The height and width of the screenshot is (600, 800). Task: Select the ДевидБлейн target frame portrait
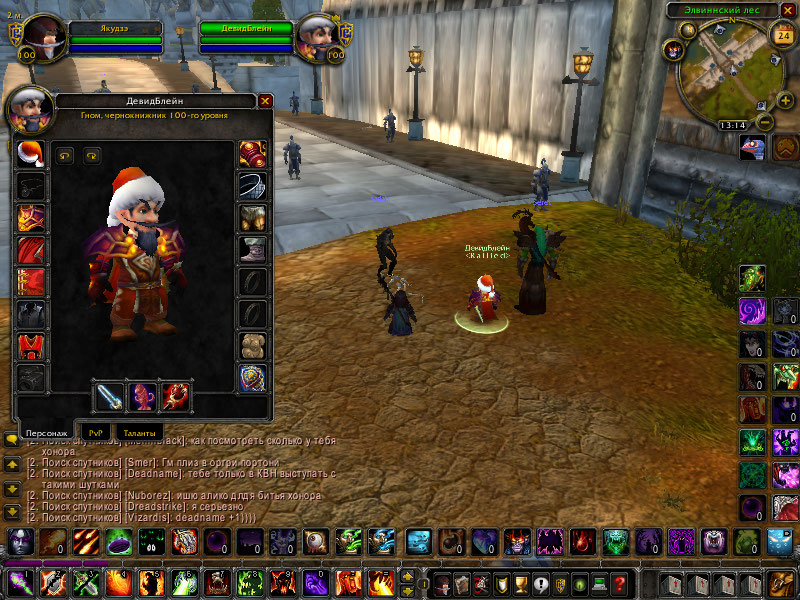319,35
